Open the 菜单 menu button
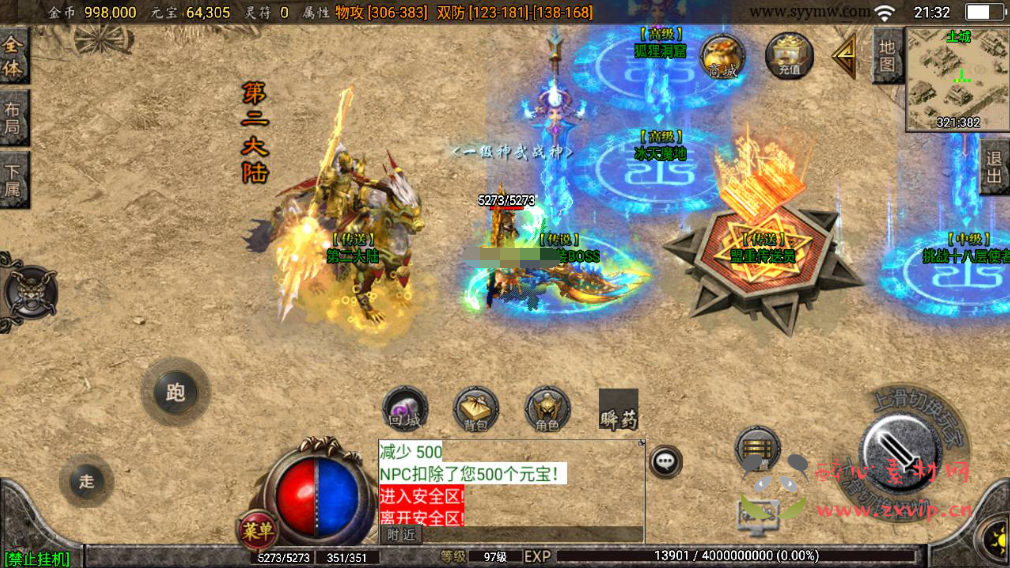Viewport: 1010px width, 568px height. pyautogui.click(x=257, y=530)
